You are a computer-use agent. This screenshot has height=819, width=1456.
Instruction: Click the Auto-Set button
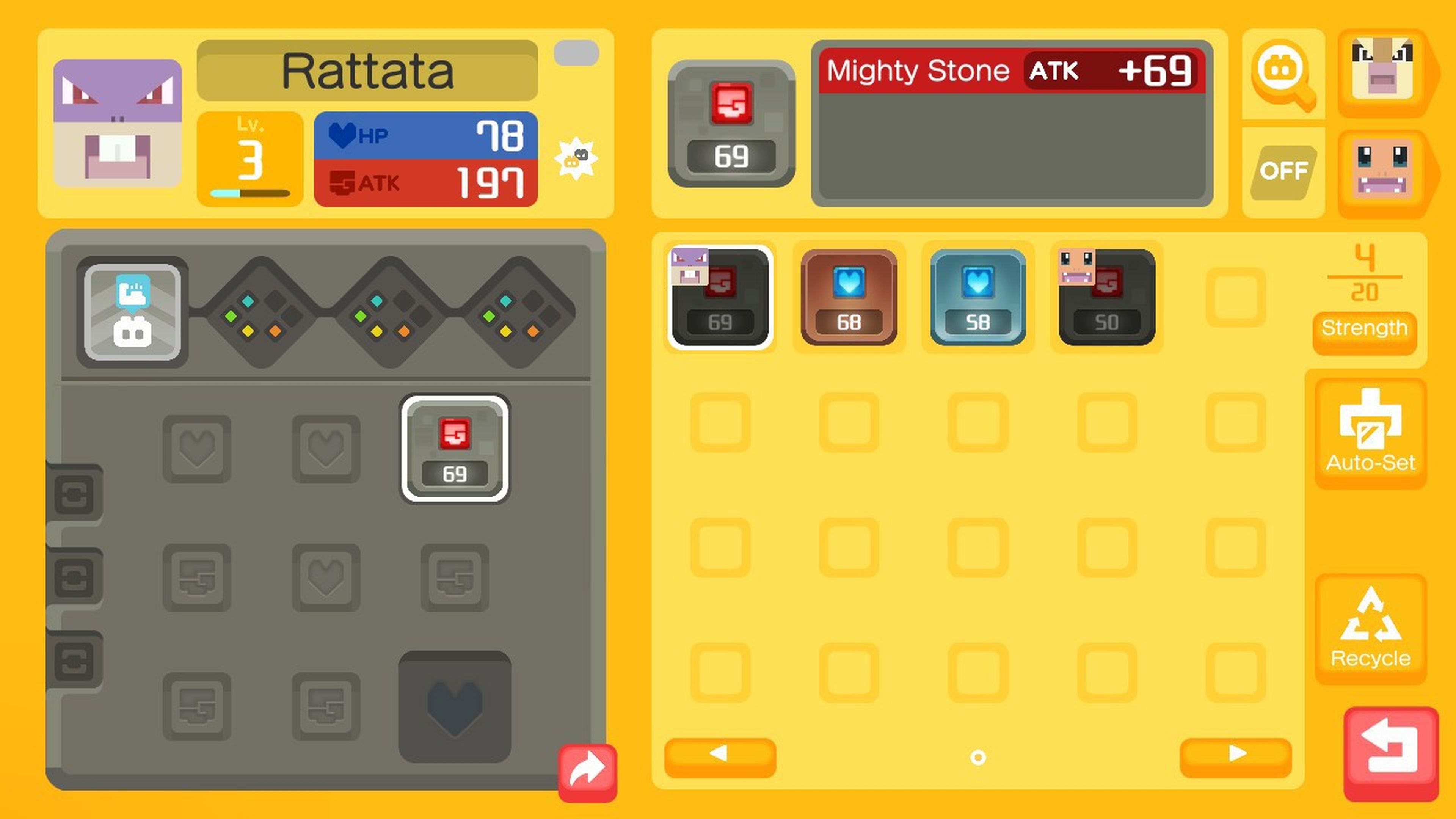point(1370,432)
